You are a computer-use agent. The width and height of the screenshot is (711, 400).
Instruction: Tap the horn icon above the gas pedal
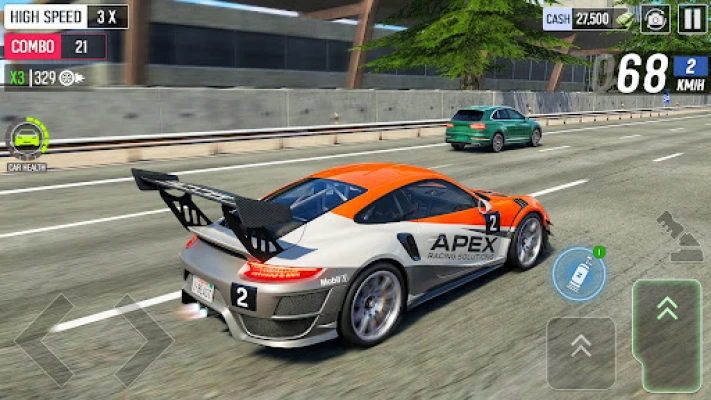pos(680,236)
